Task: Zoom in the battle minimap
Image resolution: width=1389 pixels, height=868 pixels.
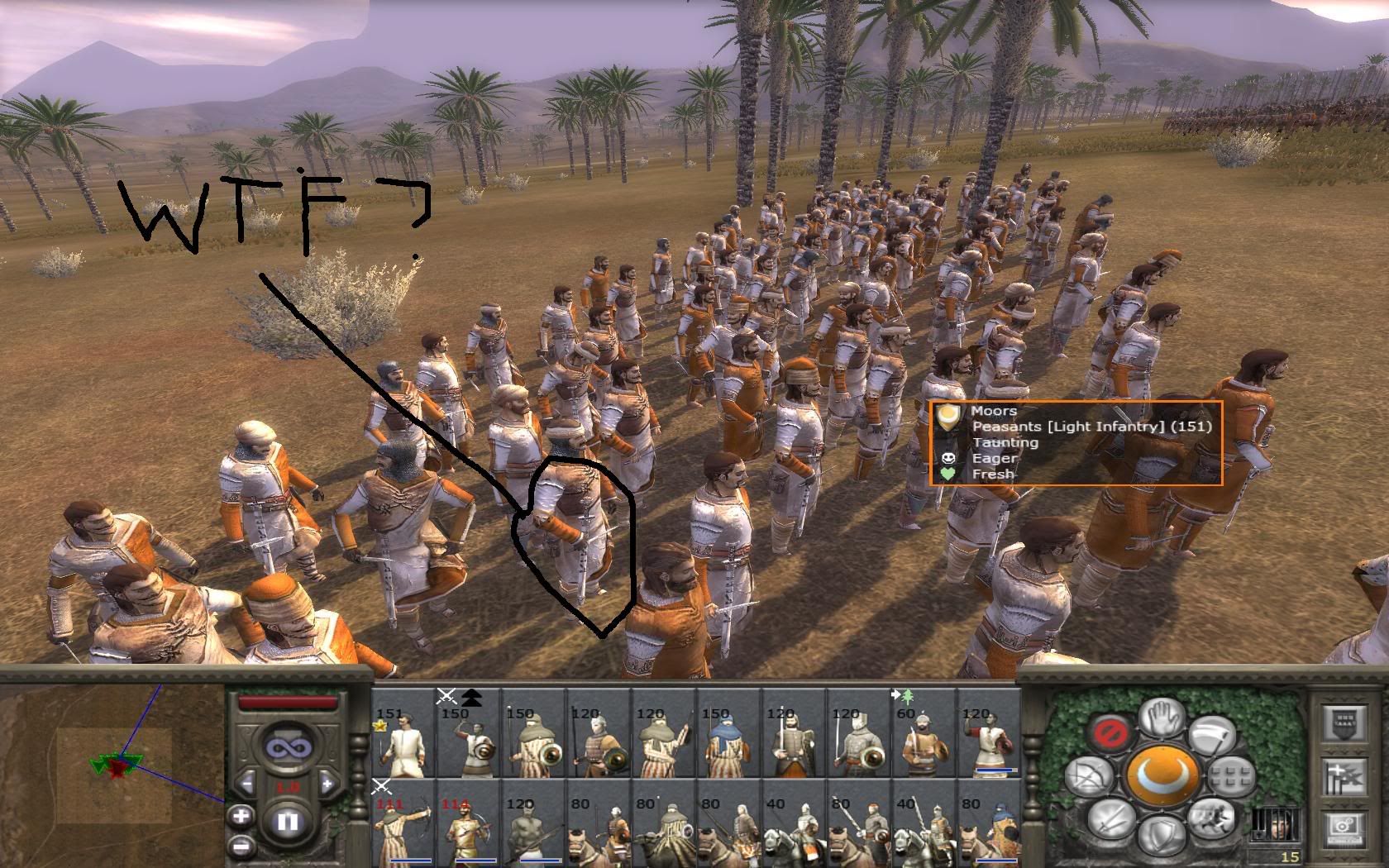Action: point(241,817)
